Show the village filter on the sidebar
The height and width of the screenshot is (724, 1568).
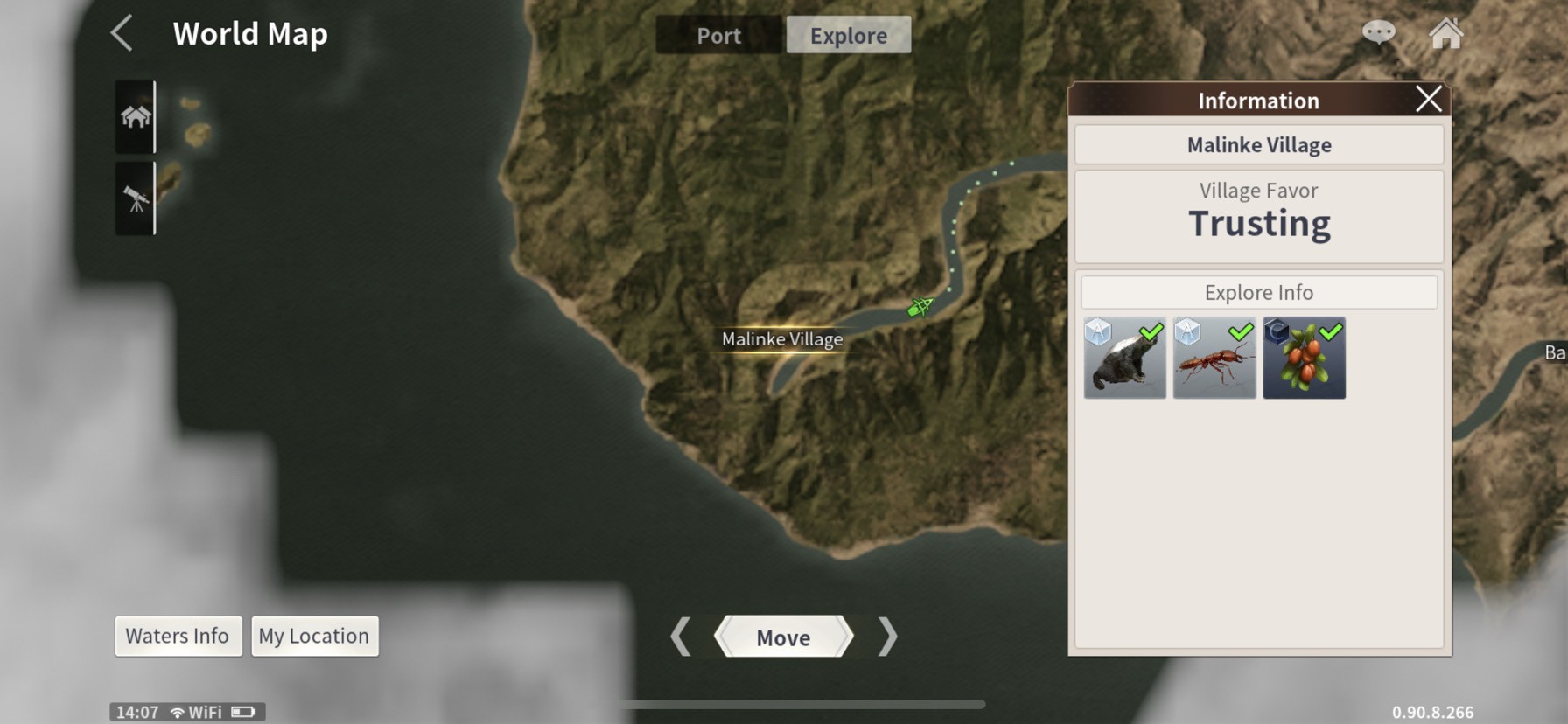136,116
